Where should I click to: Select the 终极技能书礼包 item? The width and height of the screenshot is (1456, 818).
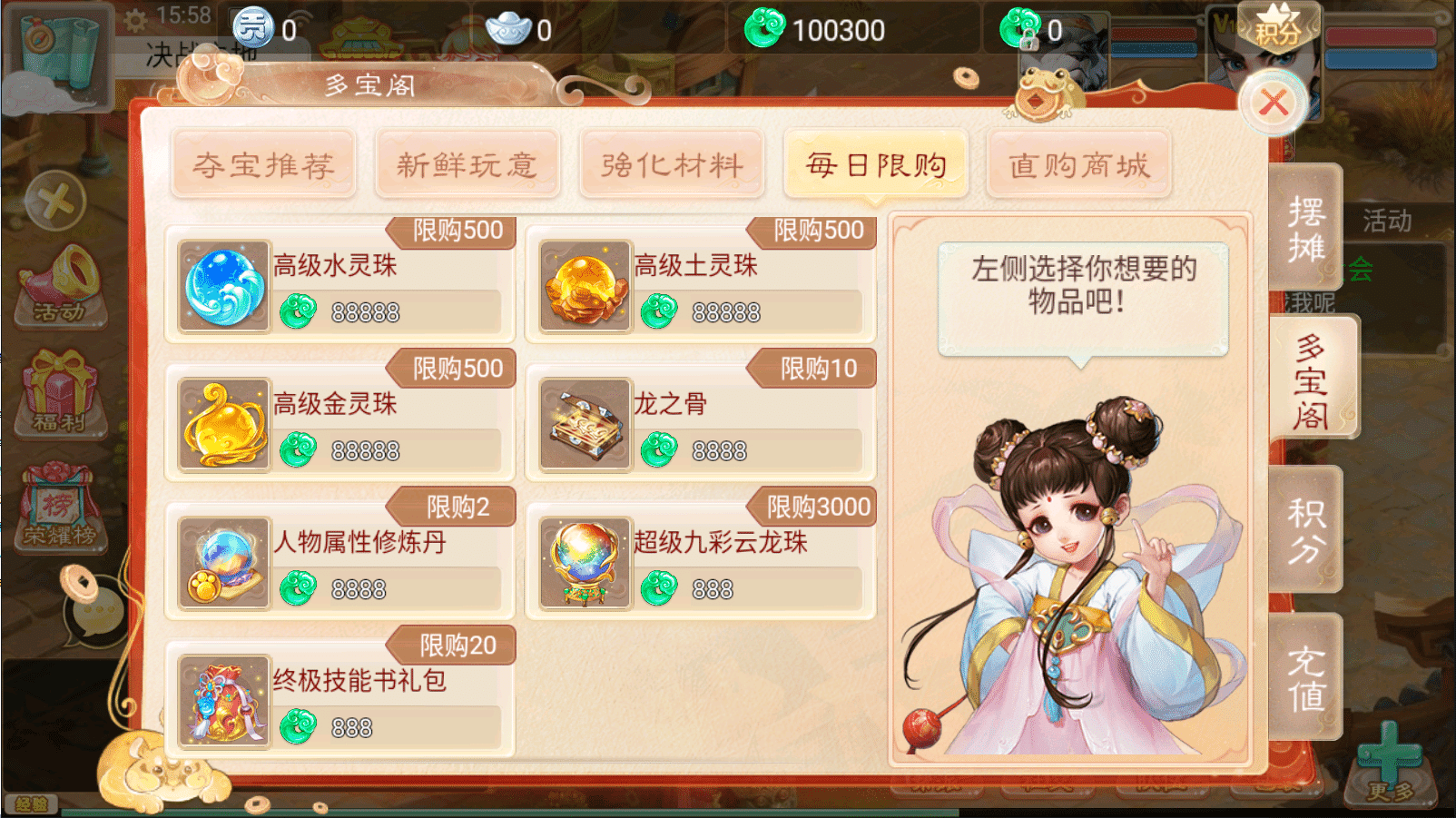pyautogui.click(x=336, y=699)
